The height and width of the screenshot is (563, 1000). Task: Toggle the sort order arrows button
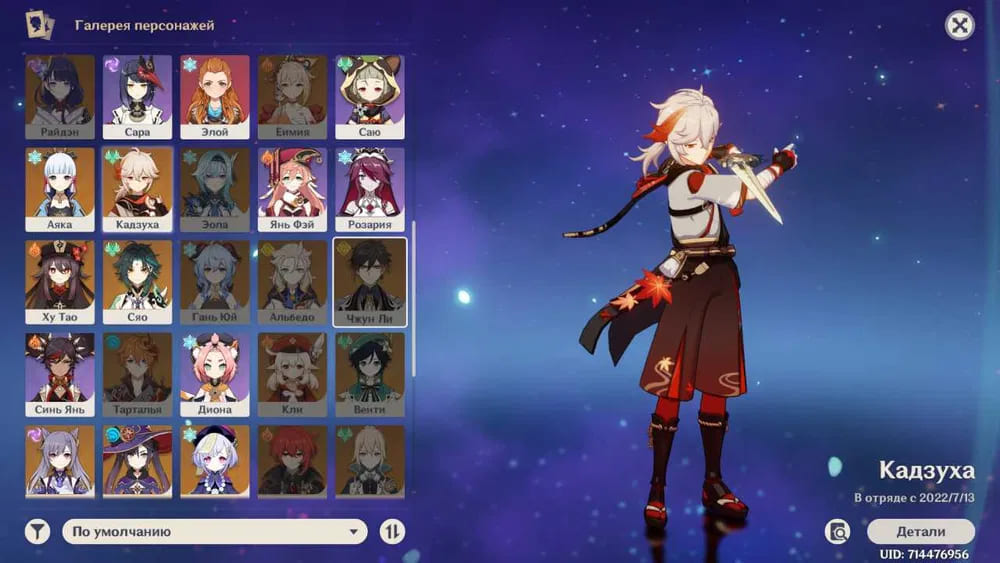(393, 532)
